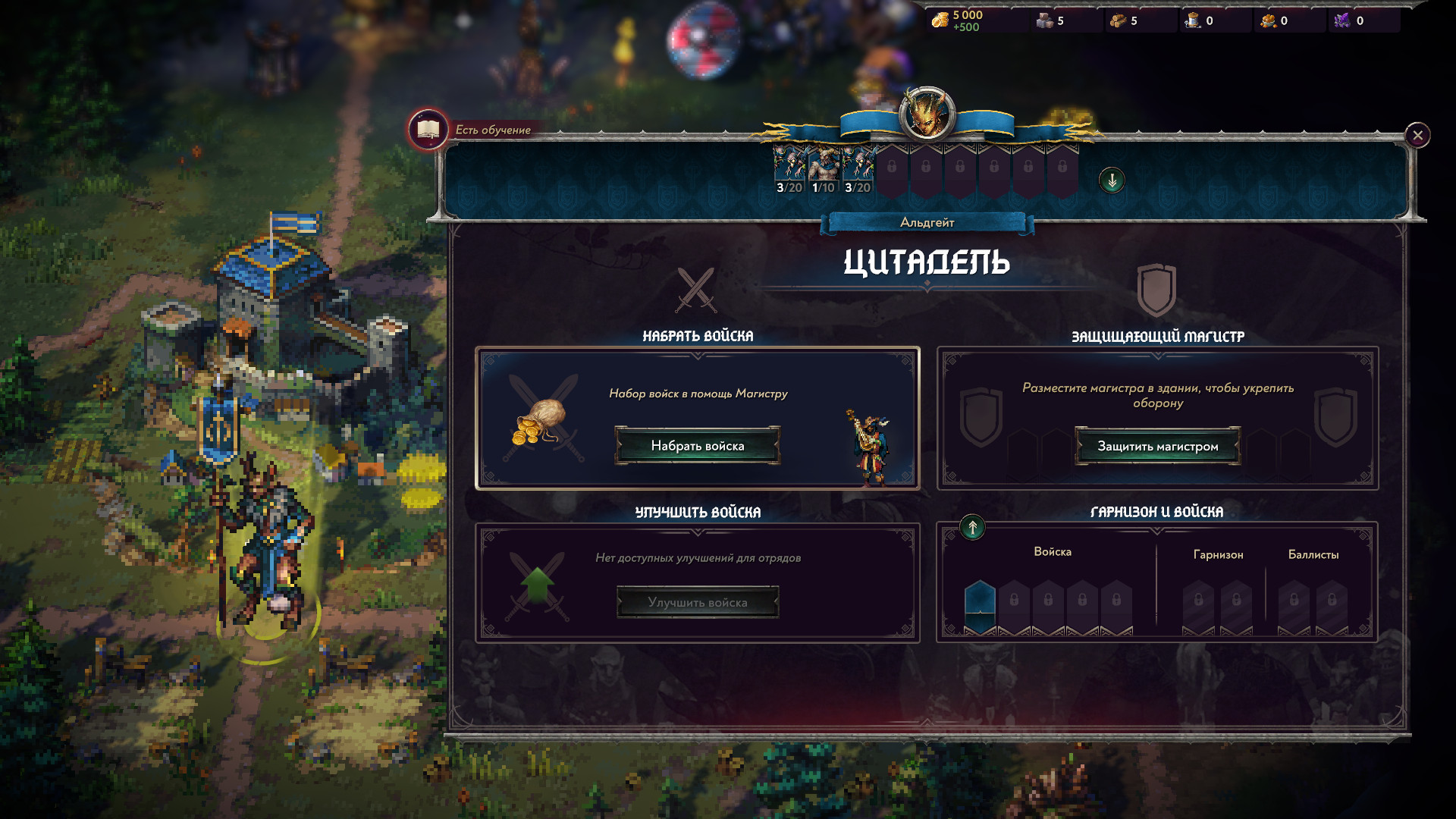Click the green up-arrow garrison button
1456x819 pixels.
(972, 527)
